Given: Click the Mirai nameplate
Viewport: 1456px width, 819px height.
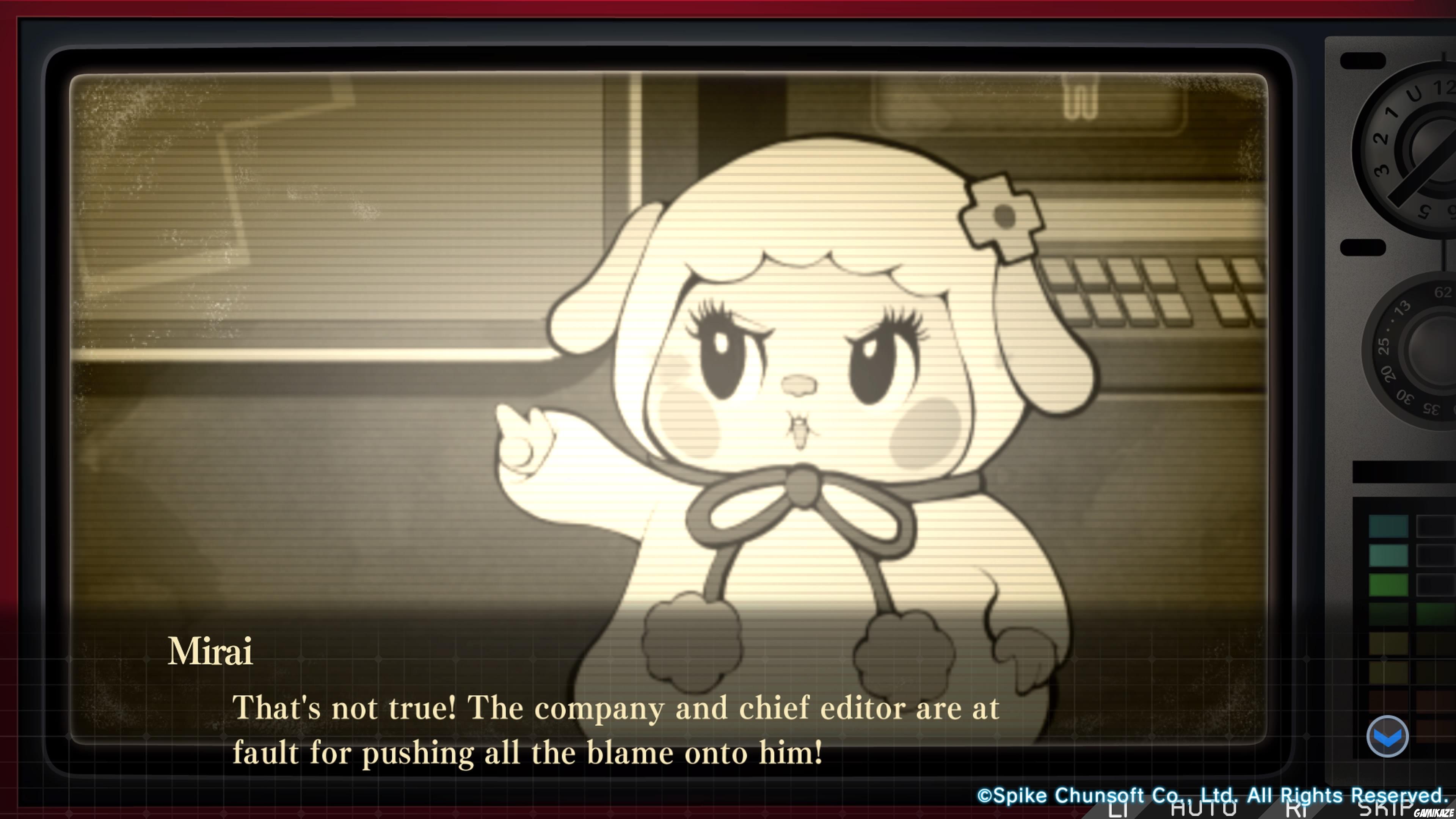Looking at the screenshot, I should [x=211, y=650].
